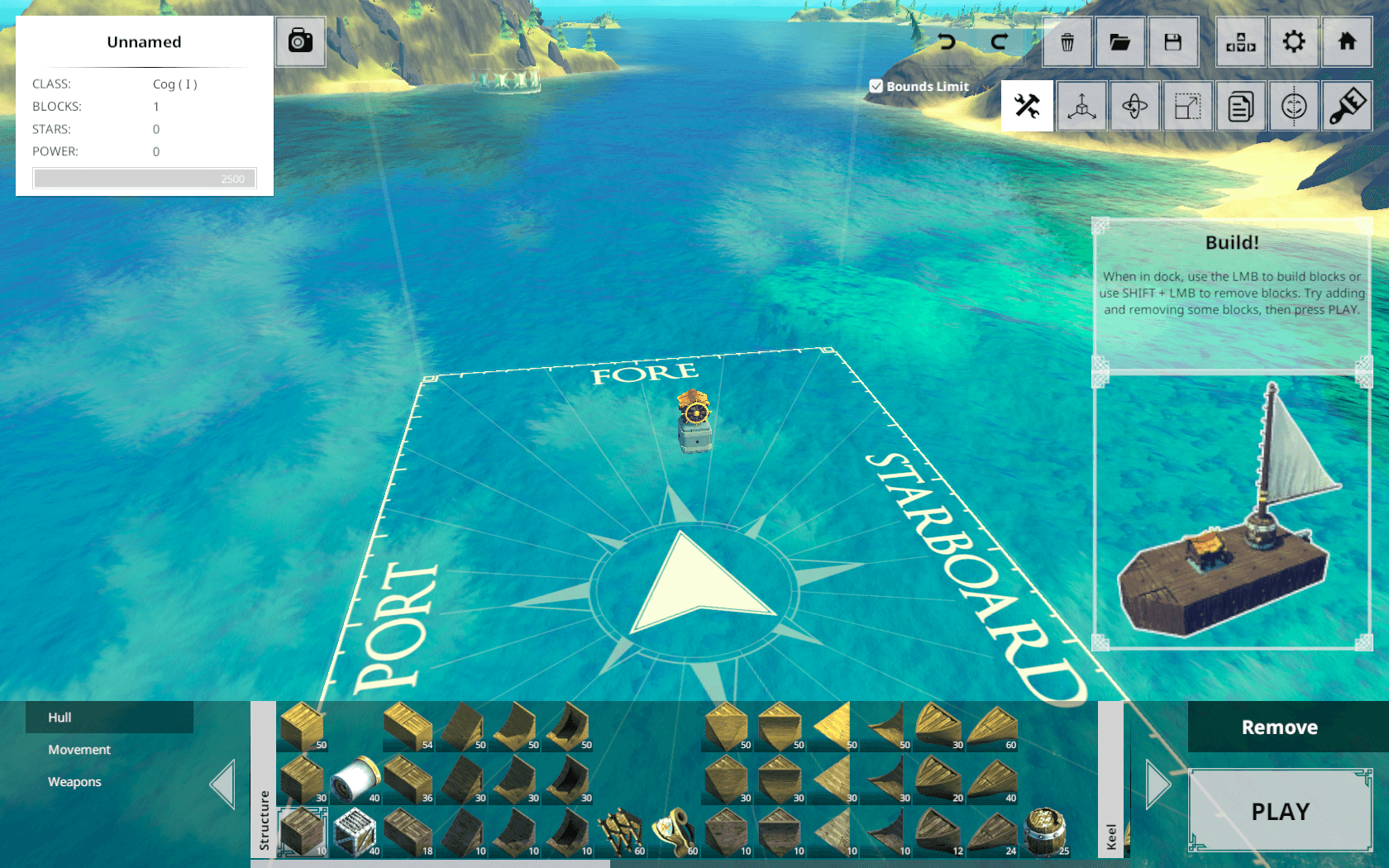Redo the last undone action
The height and width of the screenshot is (868, 1389).
(999, 41)
